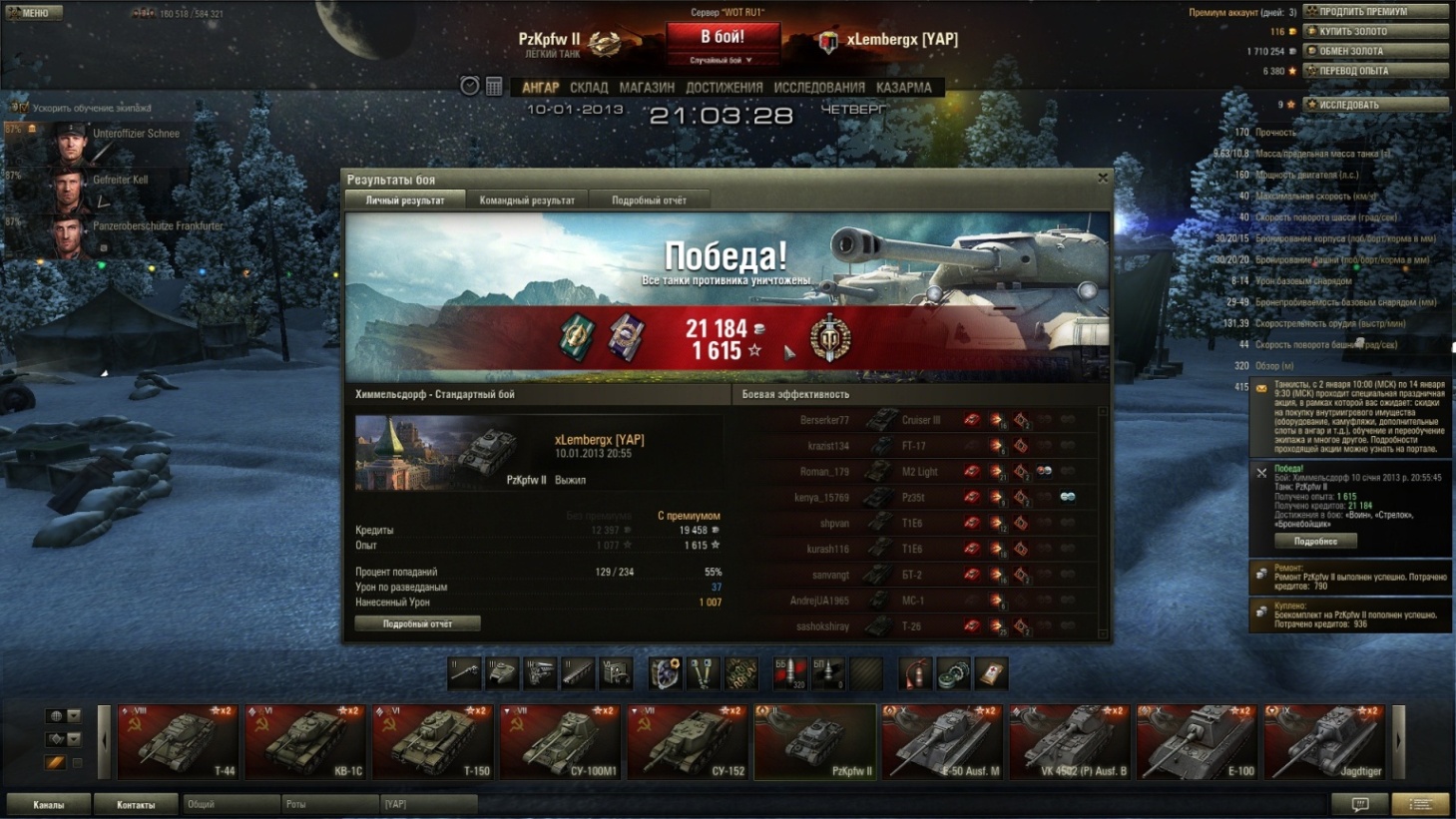Open the МАГАЗИН section
This screenshot has height=819, width=1456.
coord(647,88)
